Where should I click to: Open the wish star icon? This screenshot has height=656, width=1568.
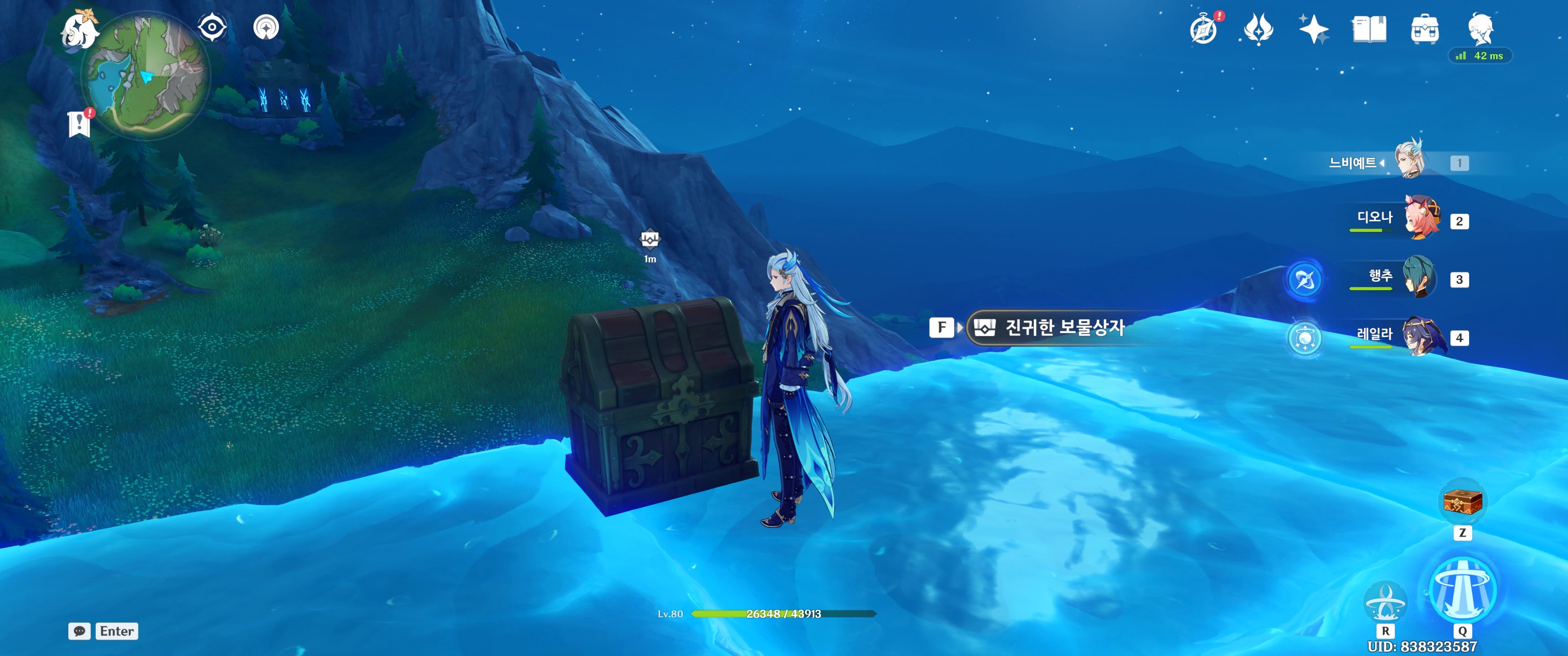[x=1313, y=29]
